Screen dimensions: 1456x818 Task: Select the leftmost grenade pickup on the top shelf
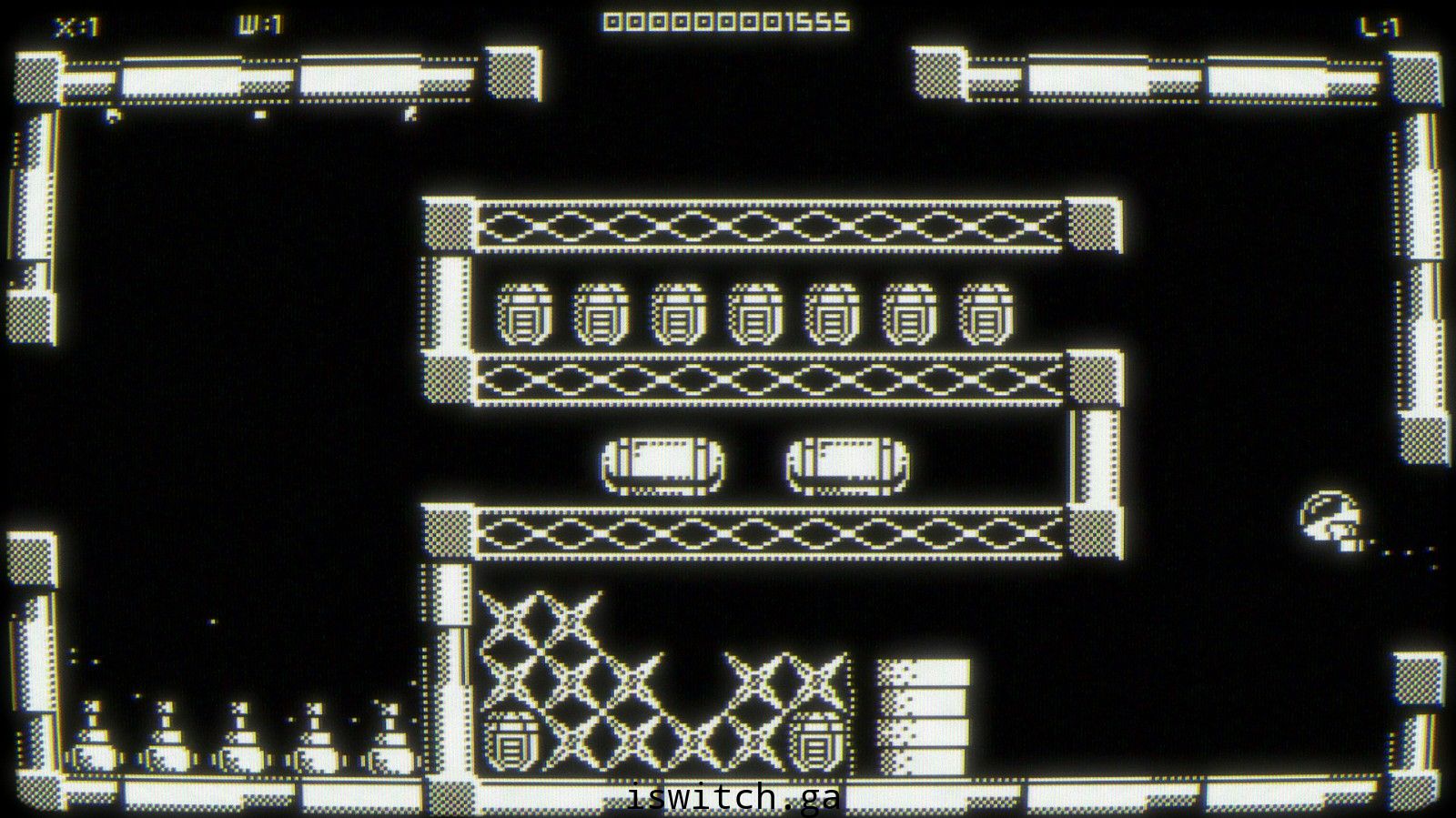(522, 314)
